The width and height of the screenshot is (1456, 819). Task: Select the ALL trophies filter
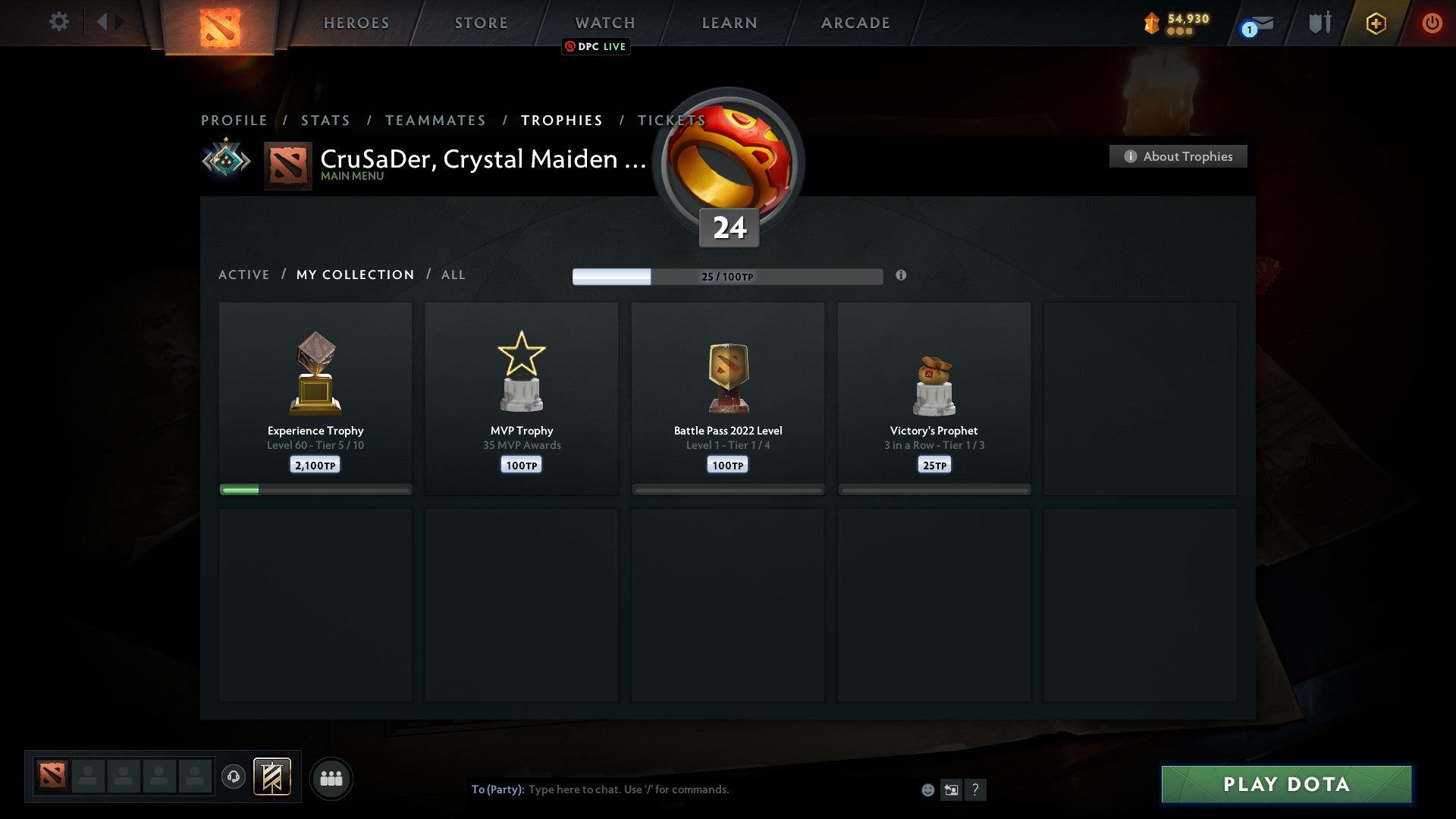[x=453, y=275]
